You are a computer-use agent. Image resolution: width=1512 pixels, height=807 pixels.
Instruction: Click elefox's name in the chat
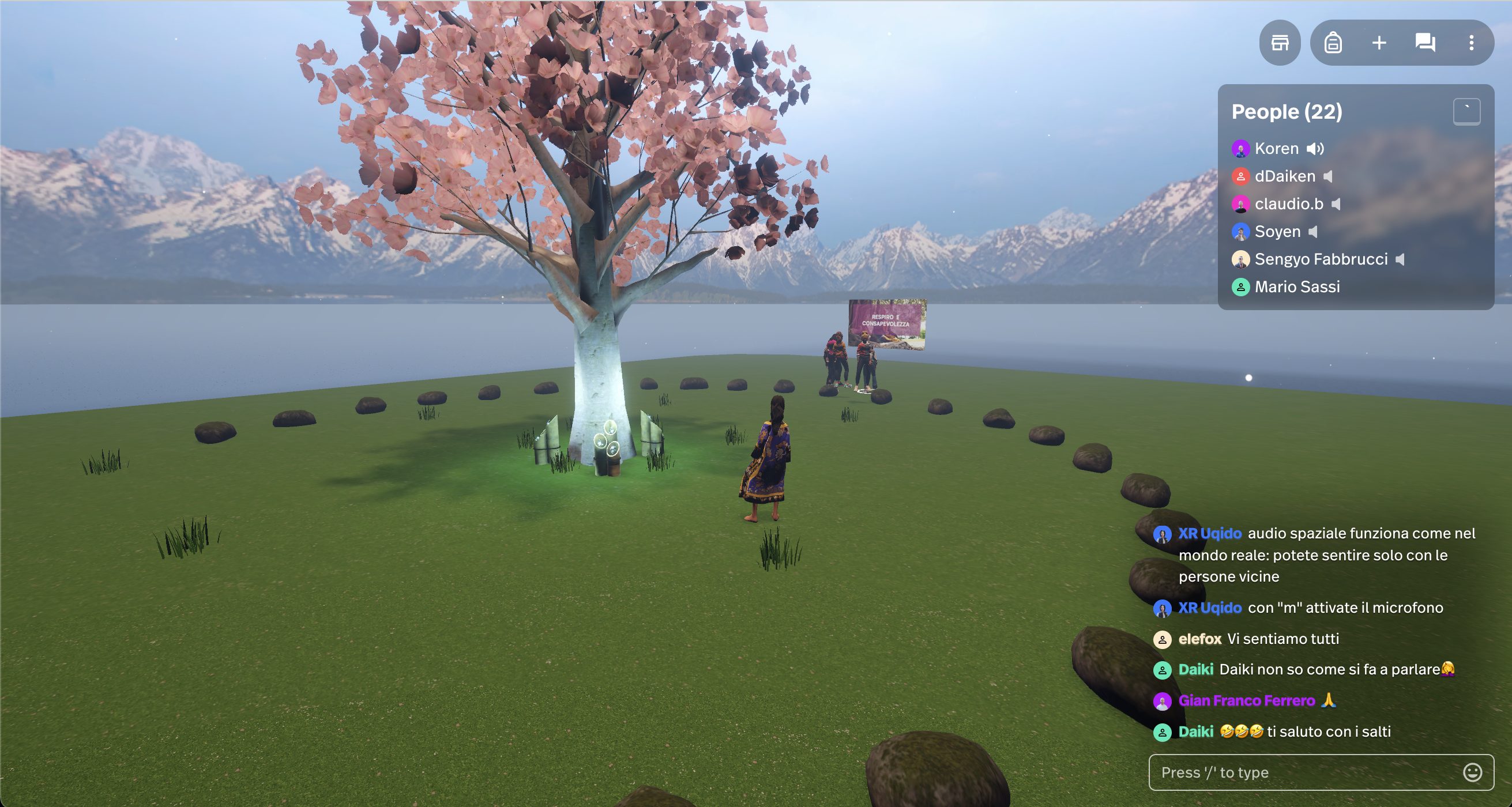point(1199,639)
